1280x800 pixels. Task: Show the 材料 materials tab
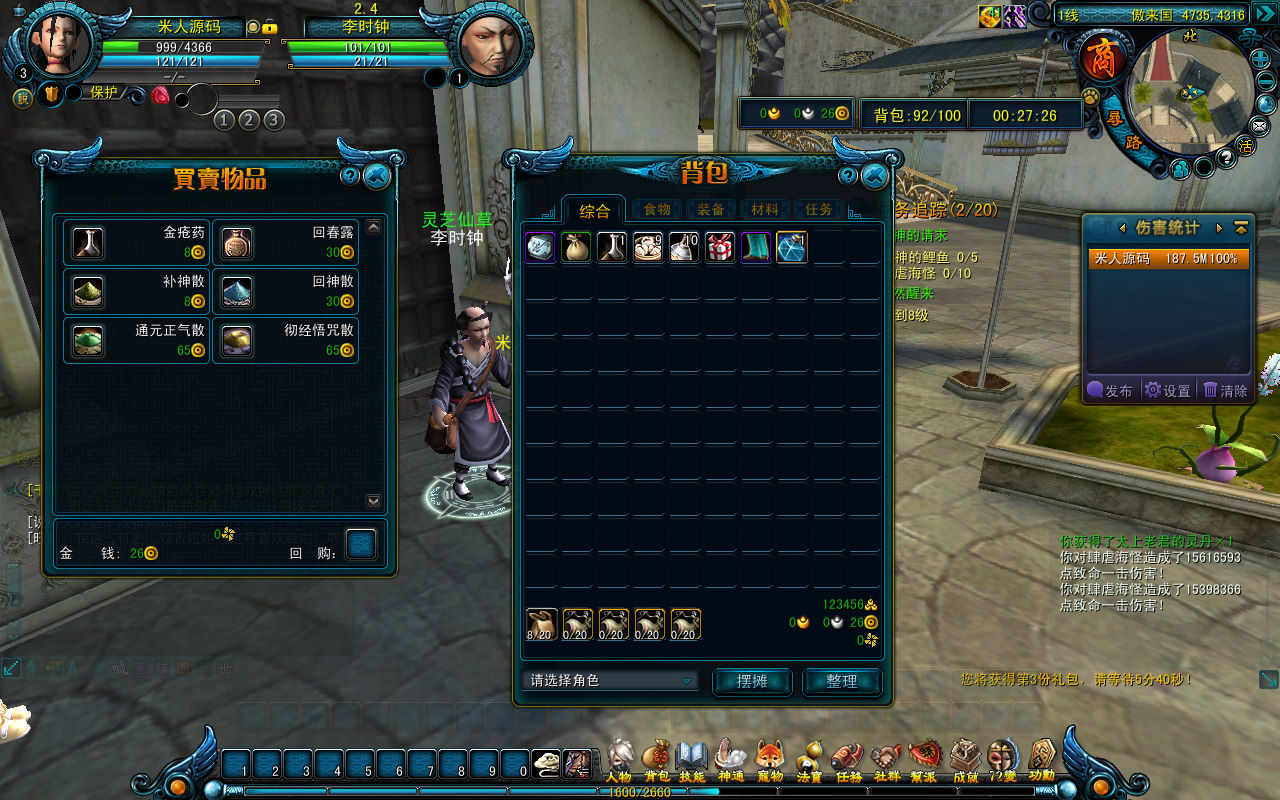[765, 210]
